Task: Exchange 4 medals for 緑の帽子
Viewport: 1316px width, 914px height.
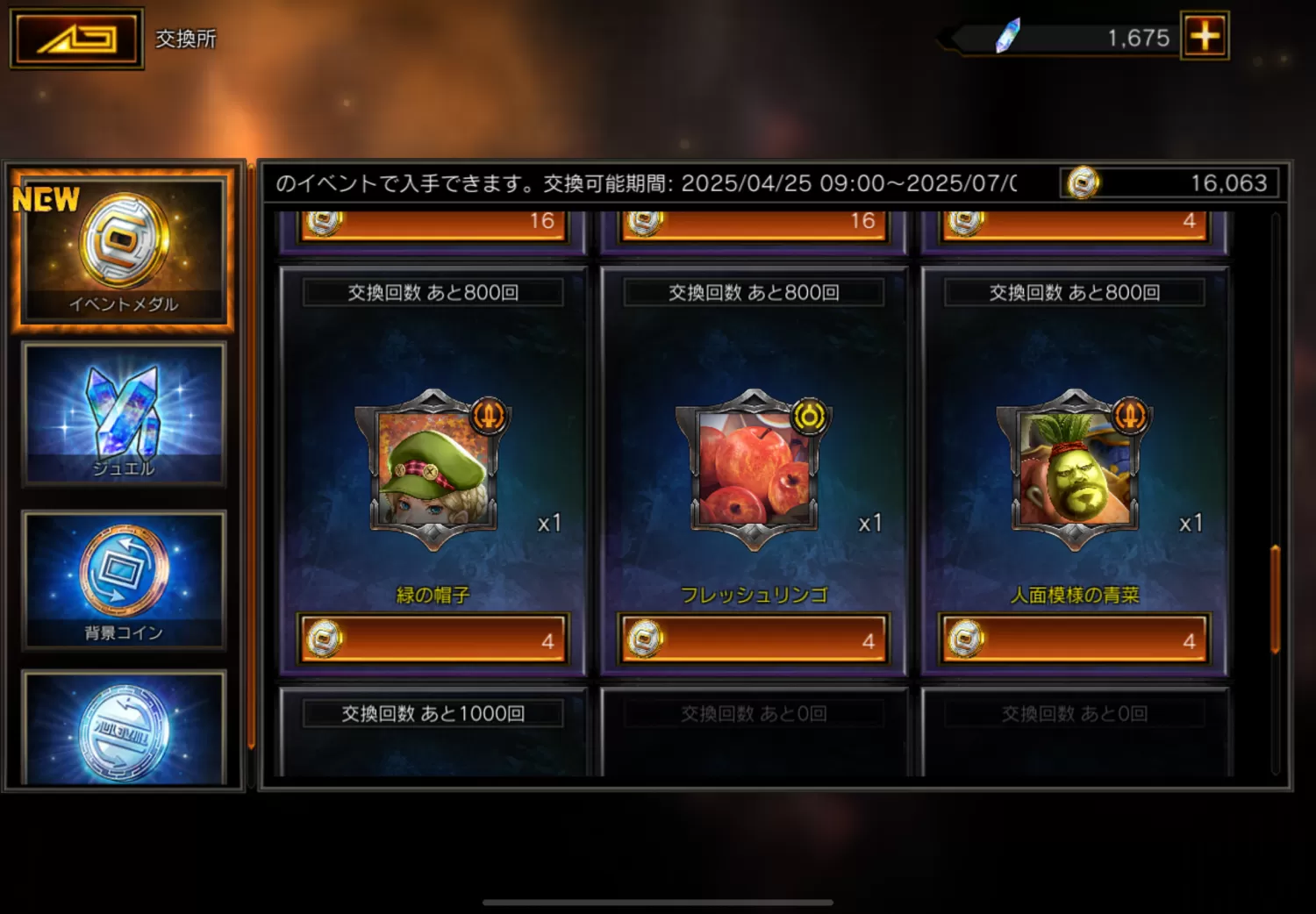Action: 433,639
